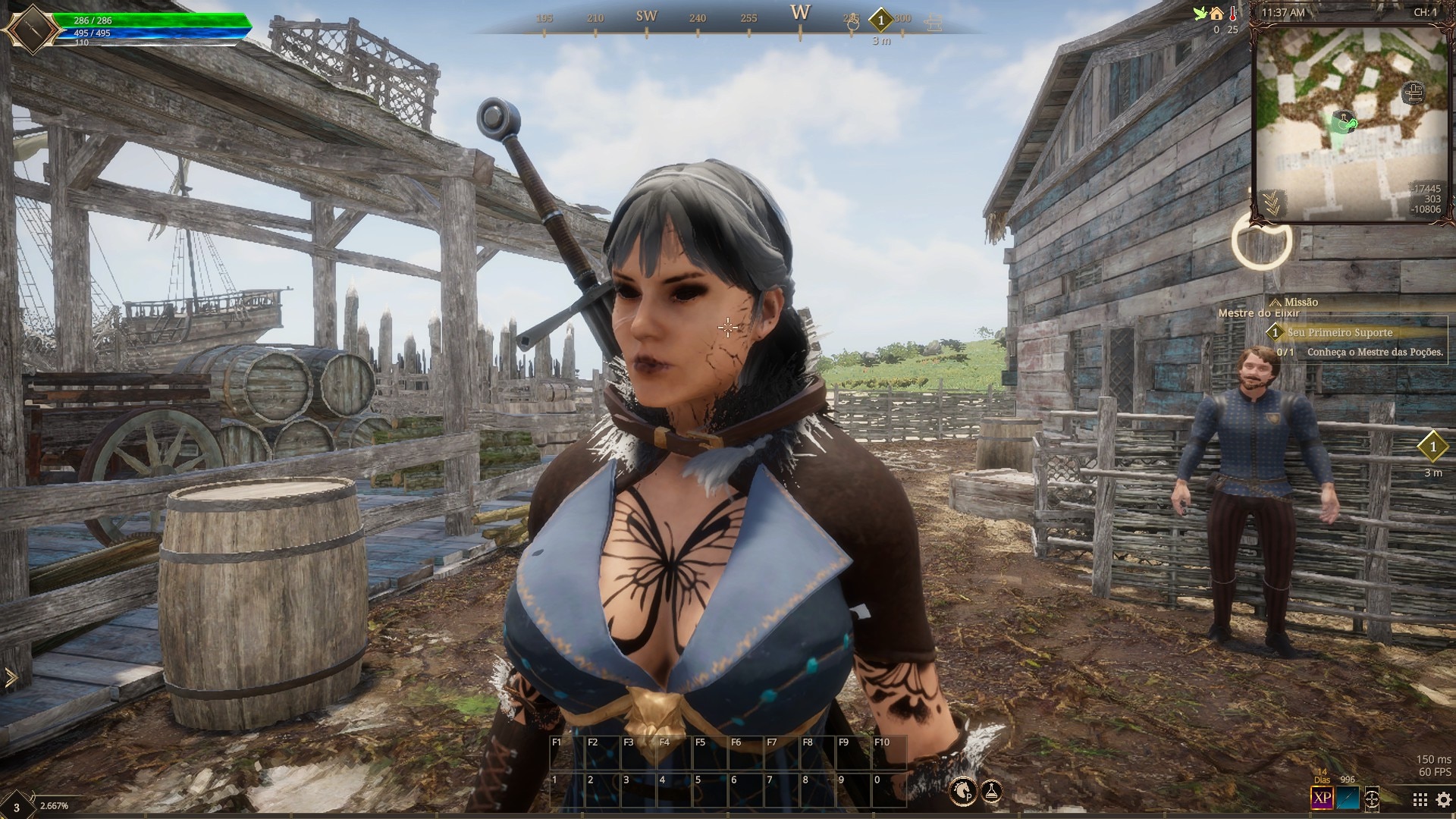Toggle the minimap chevrons button
The height and width of the screenshot is (819, 1456).
[x=1269, y=202]
